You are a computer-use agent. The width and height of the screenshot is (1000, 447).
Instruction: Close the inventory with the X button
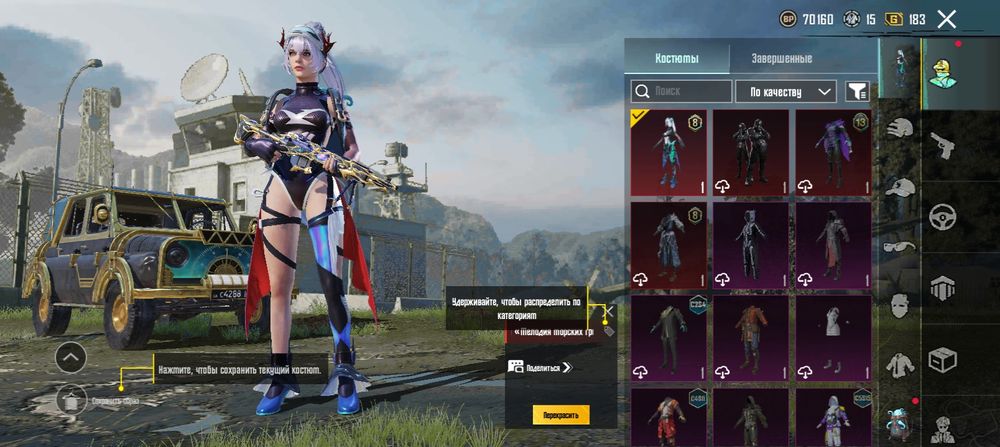947,19
